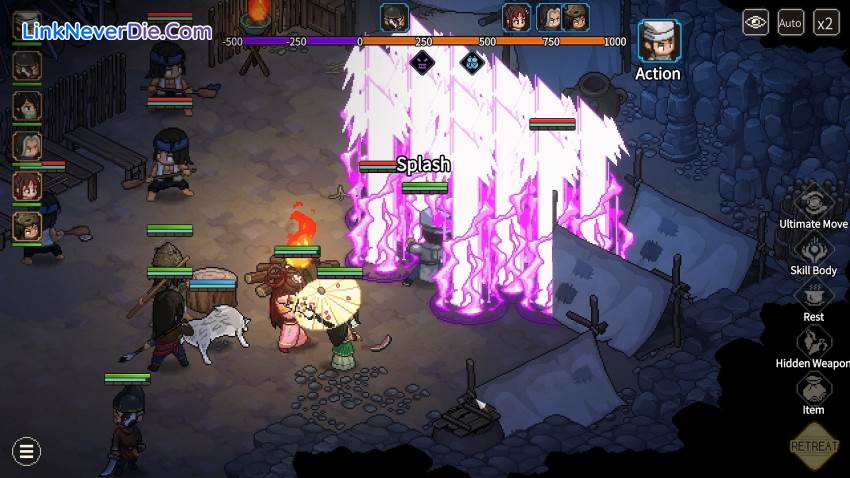The height and width of the screenshot is (478, 850).
Task: Select the masked enemy portrait on the turn bar
Action: tap(395, 17)
